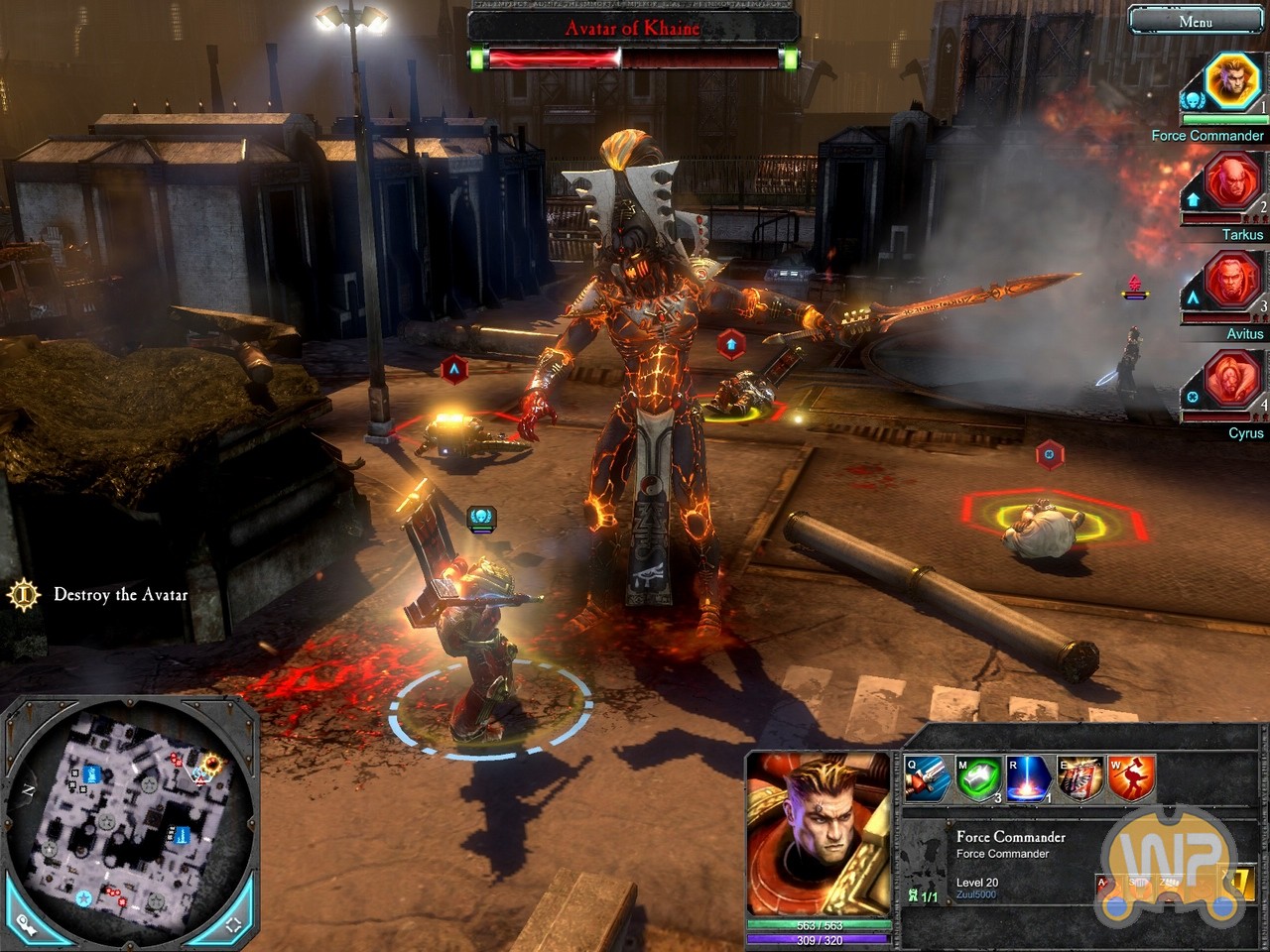Click the minimap ping button
The height and width of the screenshot is (952, 1270).
coord(27,922)
